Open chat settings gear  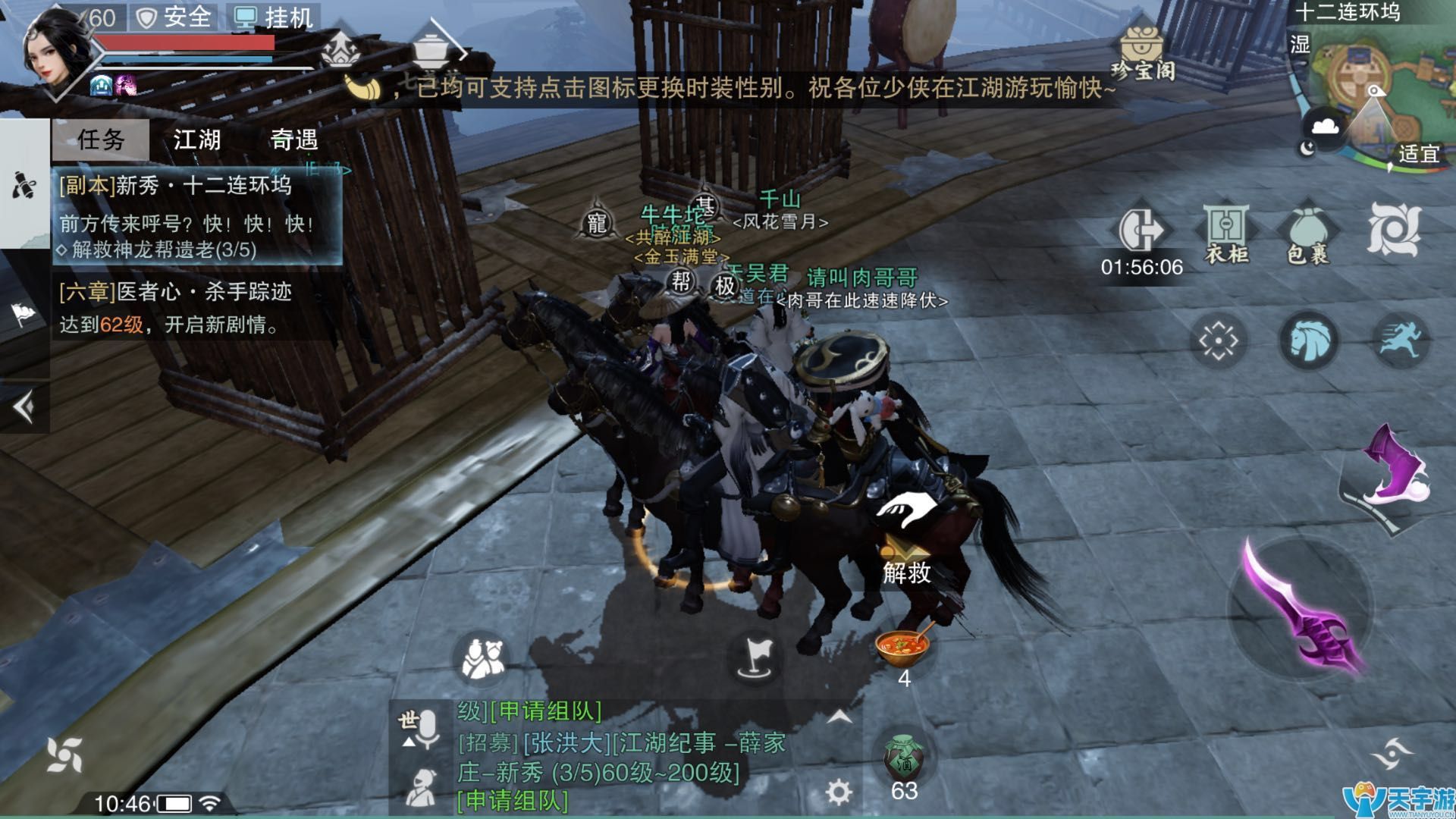[838, 792]
